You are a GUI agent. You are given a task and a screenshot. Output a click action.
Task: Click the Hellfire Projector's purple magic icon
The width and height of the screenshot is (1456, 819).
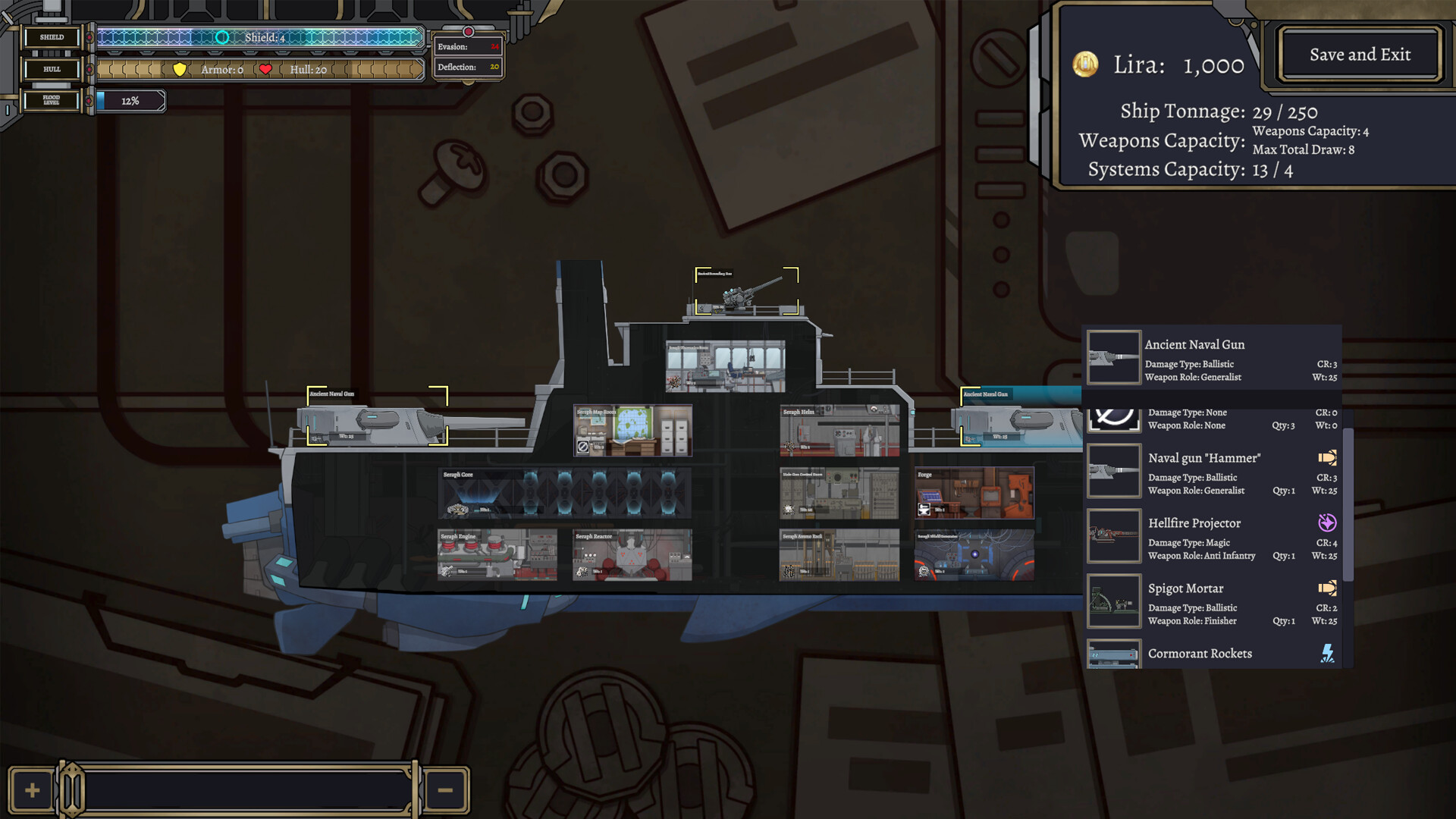(1327, 522)
